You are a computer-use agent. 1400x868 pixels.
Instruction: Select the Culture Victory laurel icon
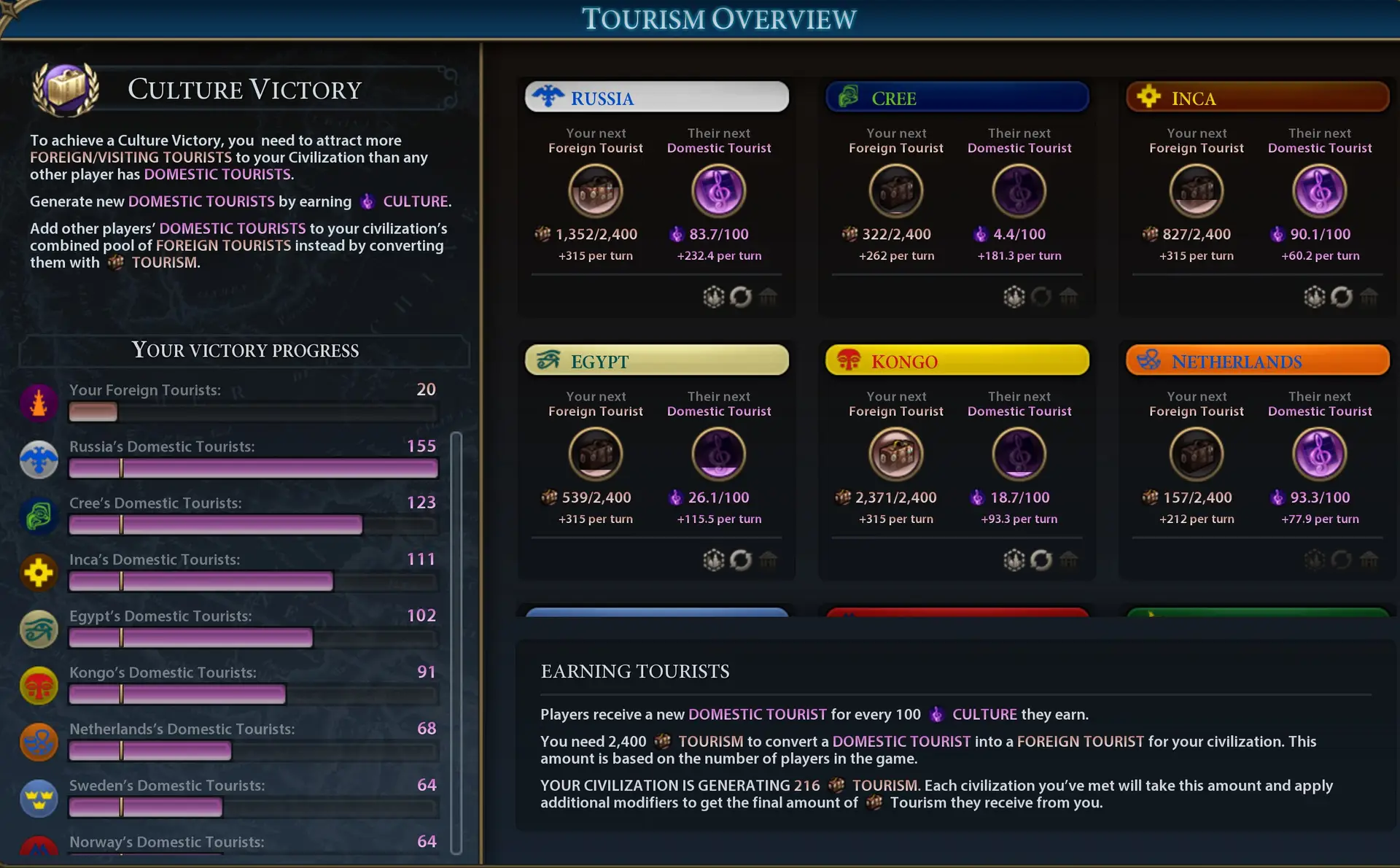[66, 89]
